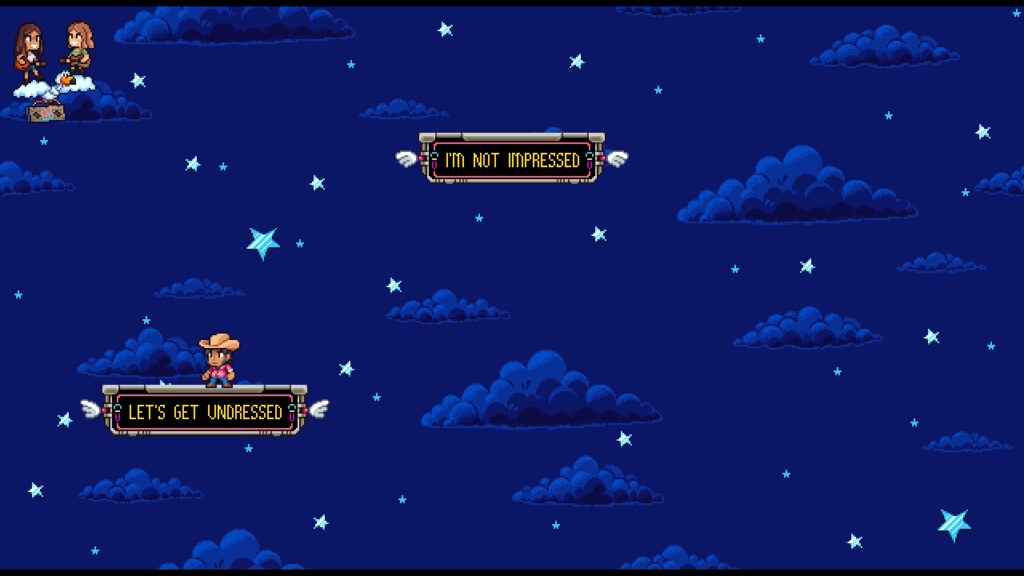Choose the "I'm Not Impressed" reply

coord(512,160)
